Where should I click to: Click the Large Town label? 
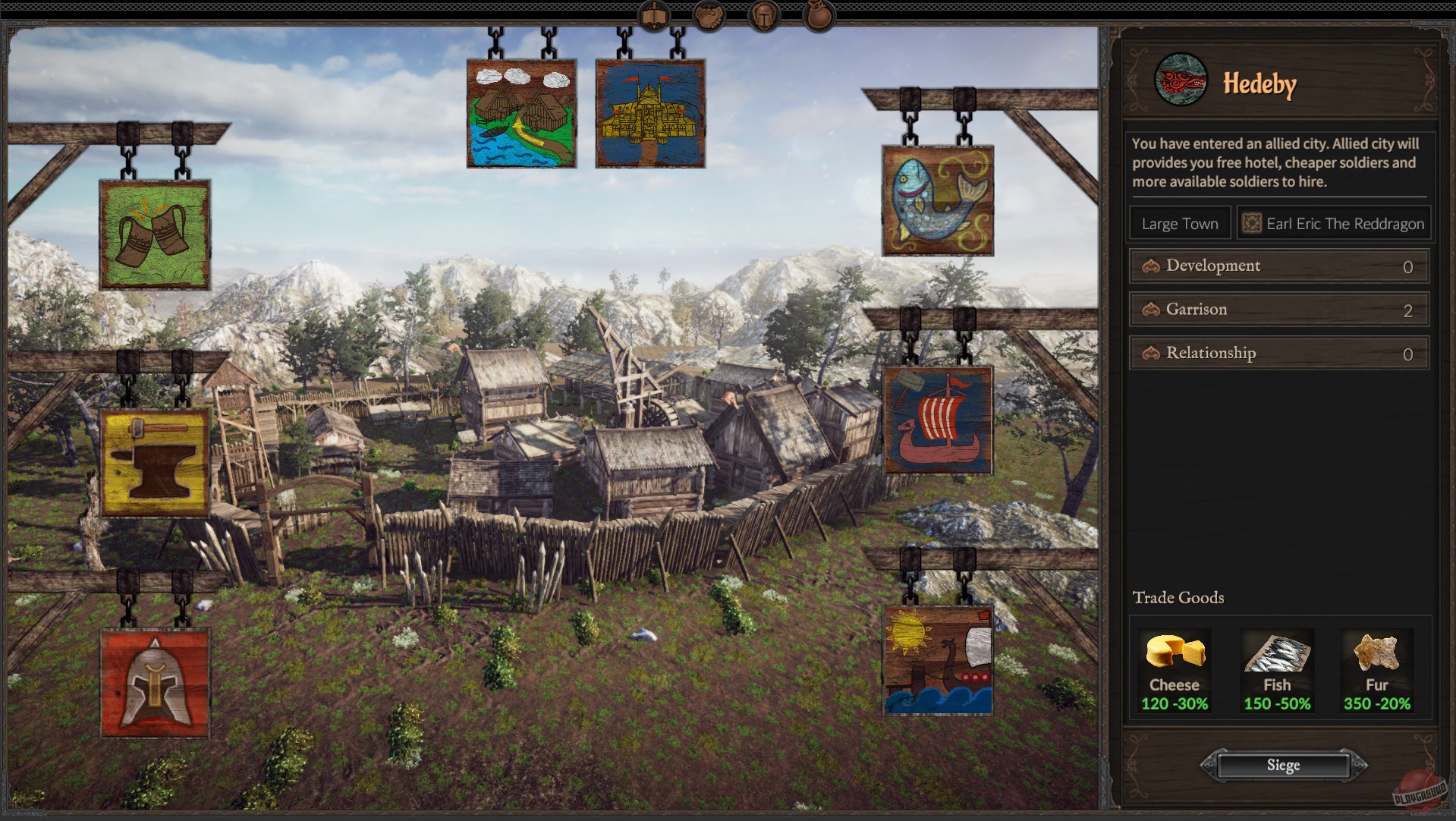pyautogui.click(x=1179, y=222)
